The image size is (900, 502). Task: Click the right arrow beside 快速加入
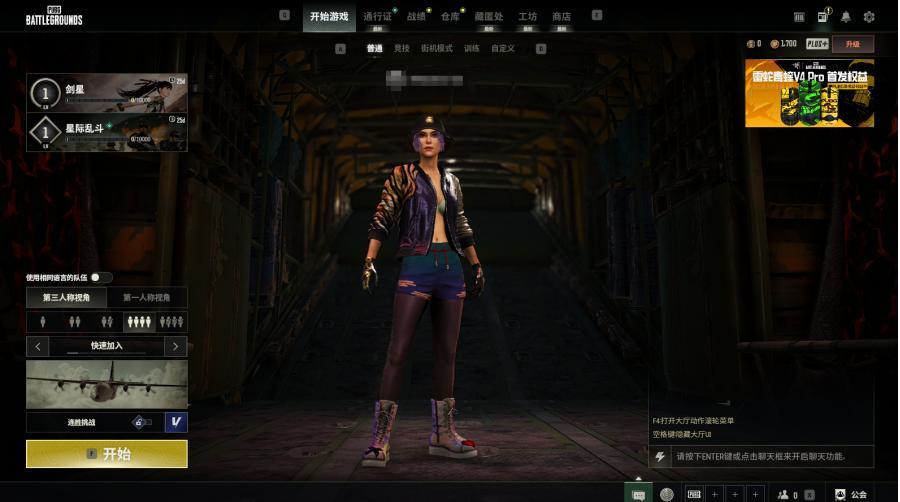point(176,346)
